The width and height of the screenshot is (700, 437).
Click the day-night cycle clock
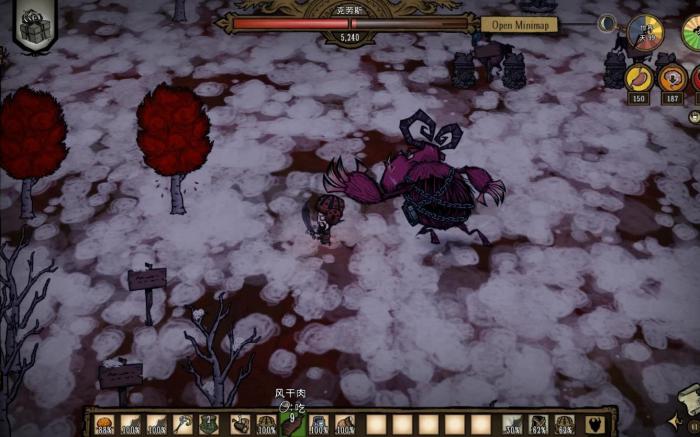[644, 30]
